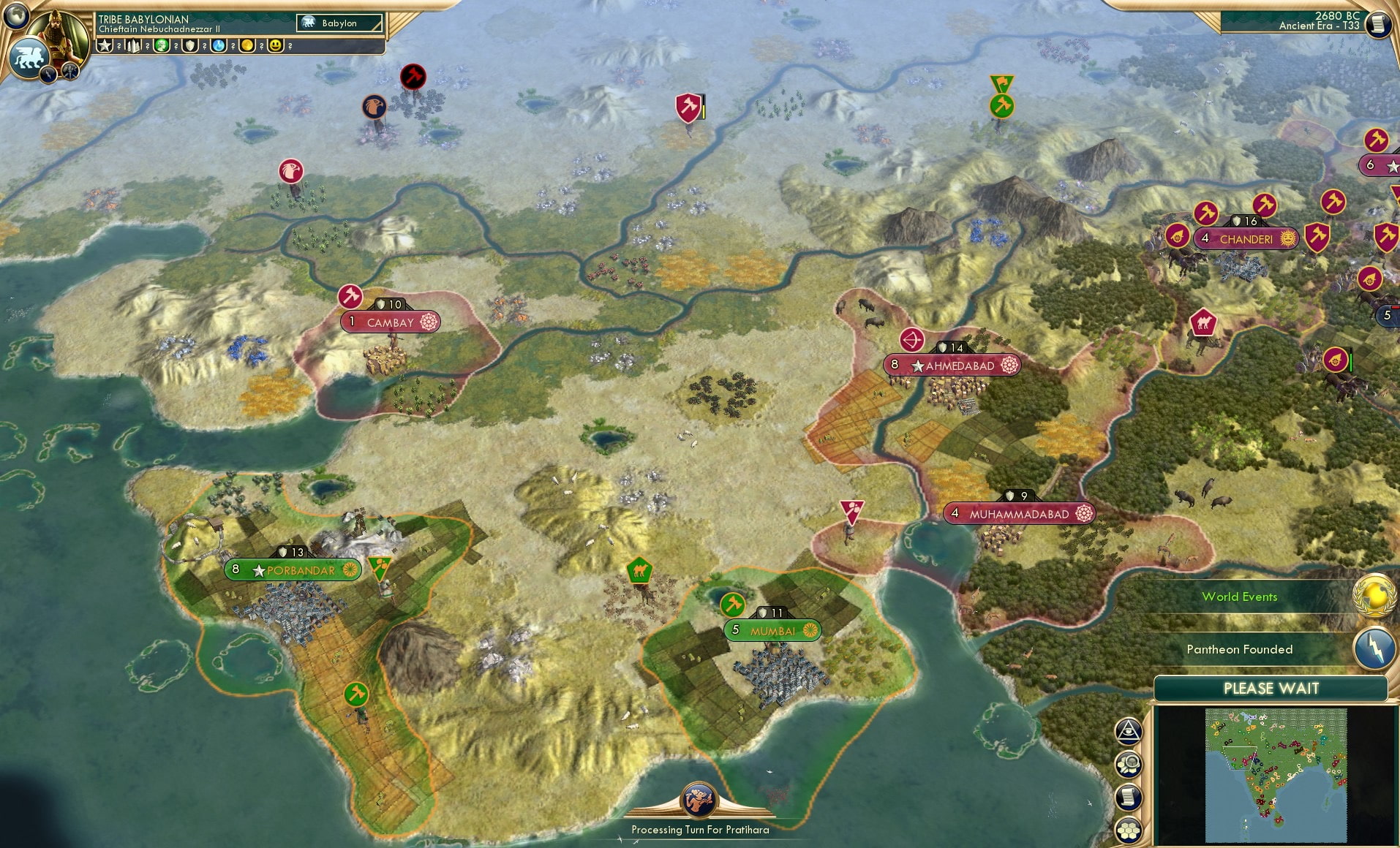Open the social policies pyramid icon near minimap
This screenshot has width=1400, height=848.
[1129, 730]
